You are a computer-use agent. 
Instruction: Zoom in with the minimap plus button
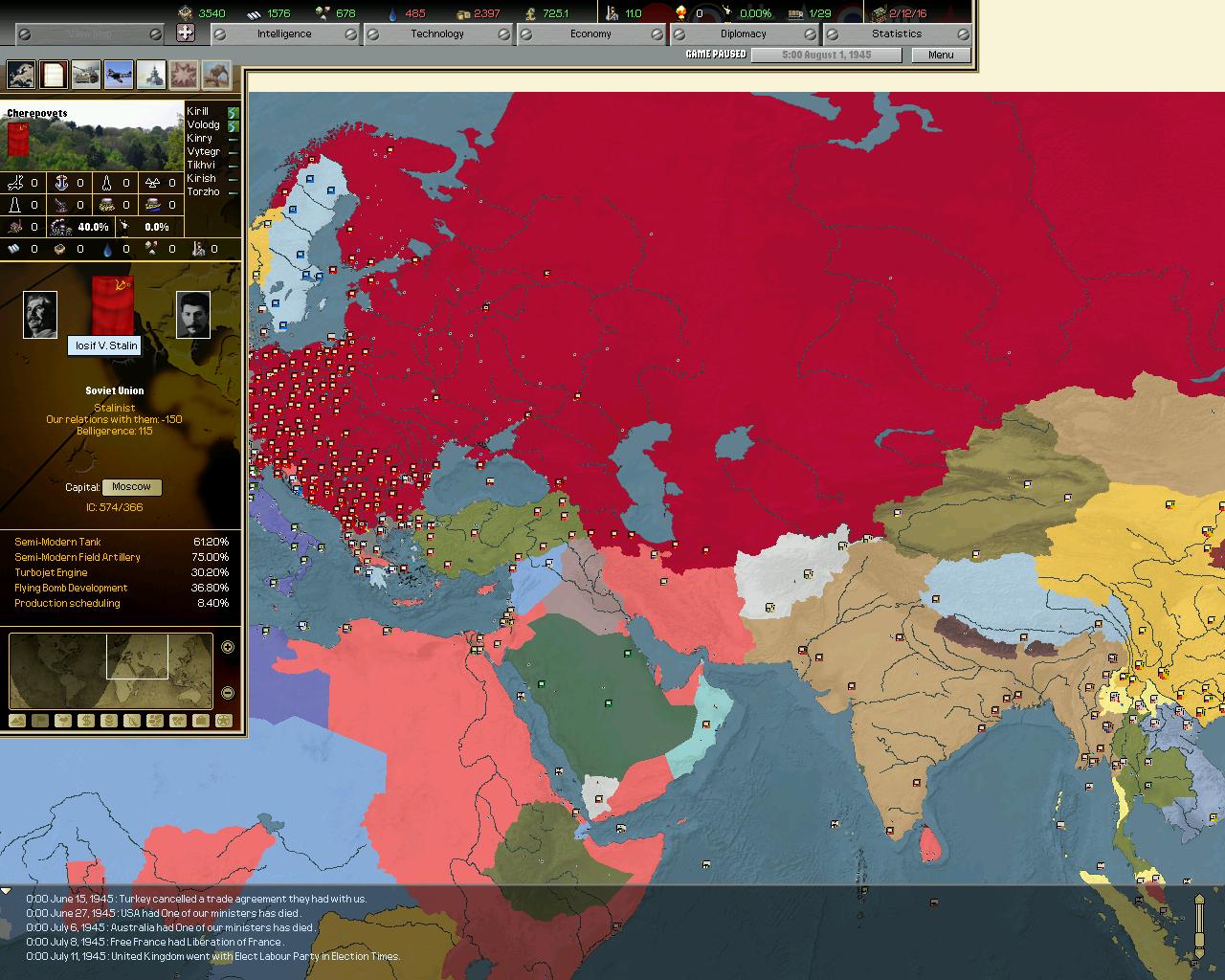pos(228,647)
